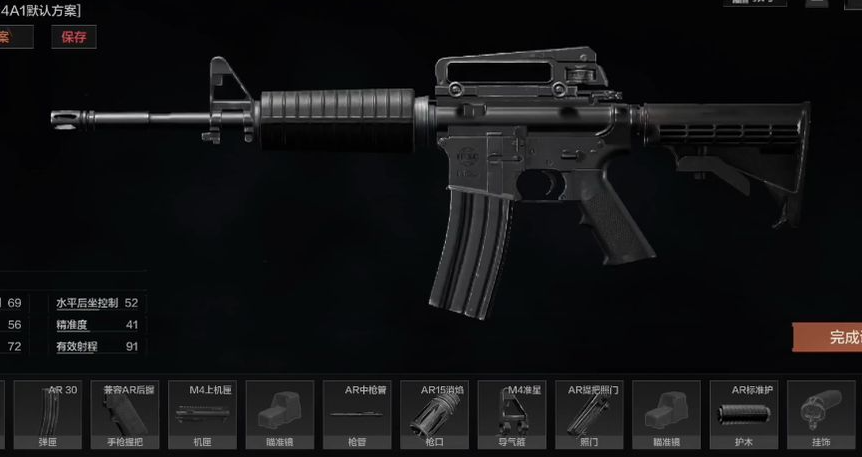Select the 挂饰 charm slot
Viewport: 862px width, 457px height.
click(820, 415)
